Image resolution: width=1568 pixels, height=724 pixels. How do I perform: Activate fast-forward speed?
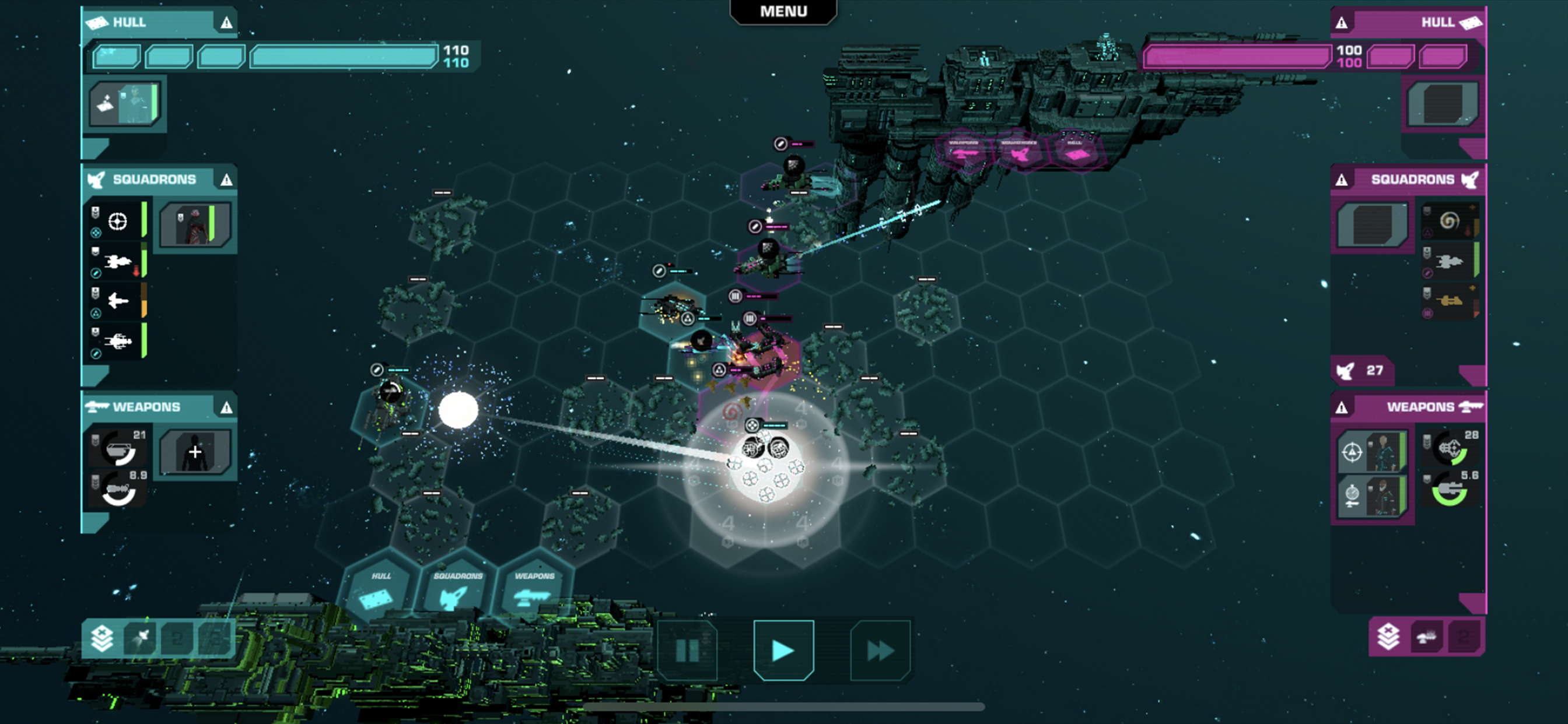click(x=880, y=651)
